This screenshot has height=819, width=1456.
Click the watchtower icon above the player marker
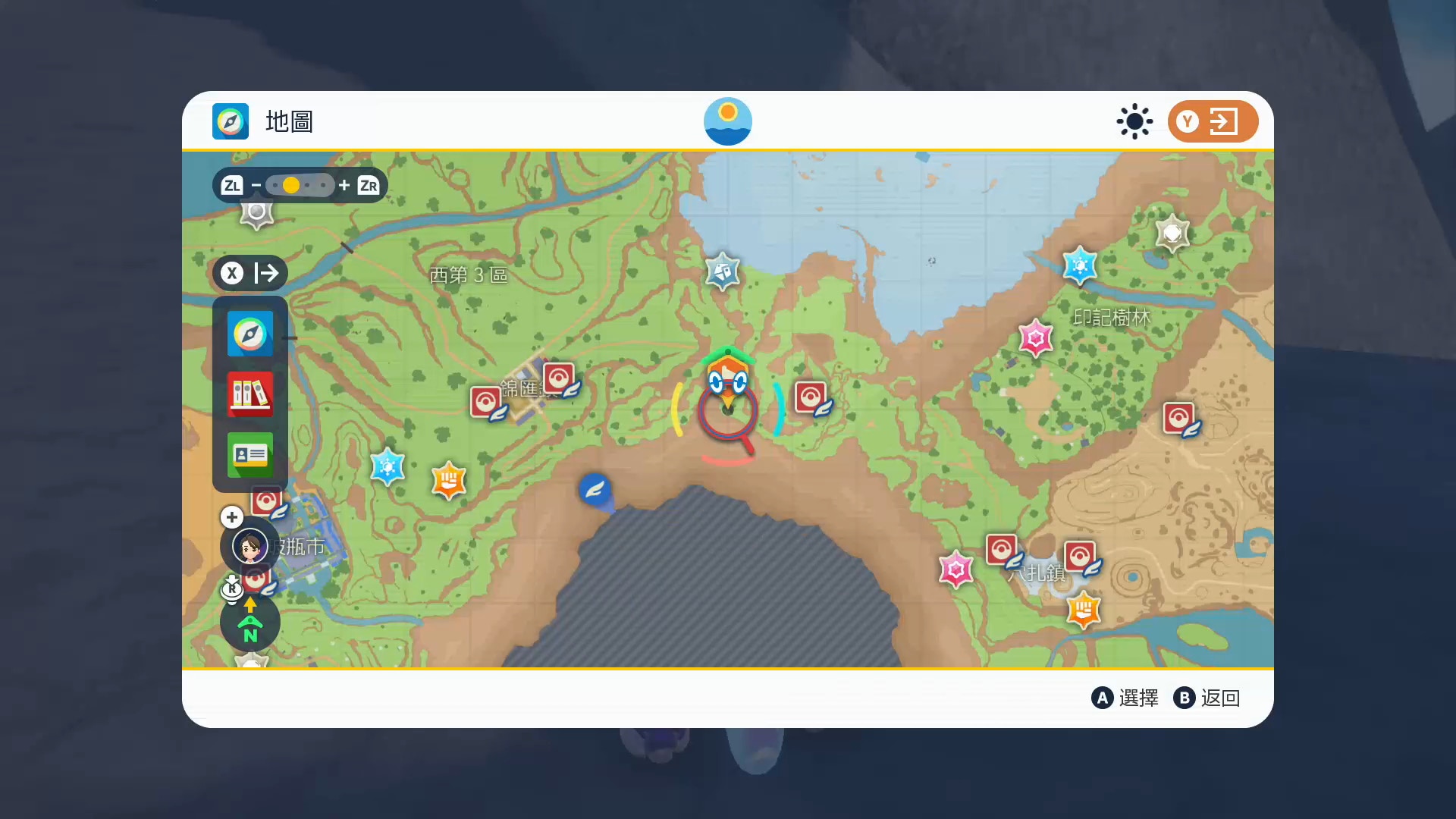722,271
